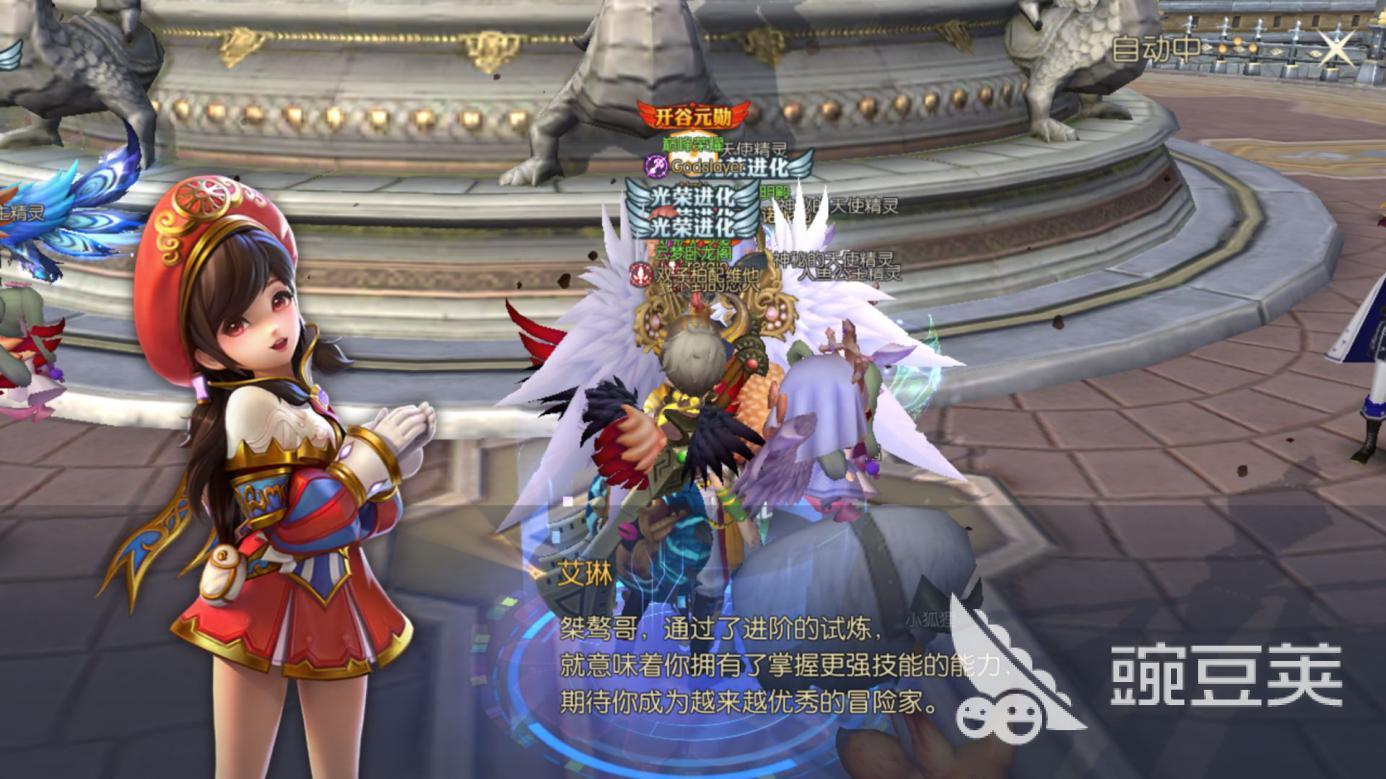
Task: Click the 神秘的天使精灵 pet label
Action: click(834, 257)
